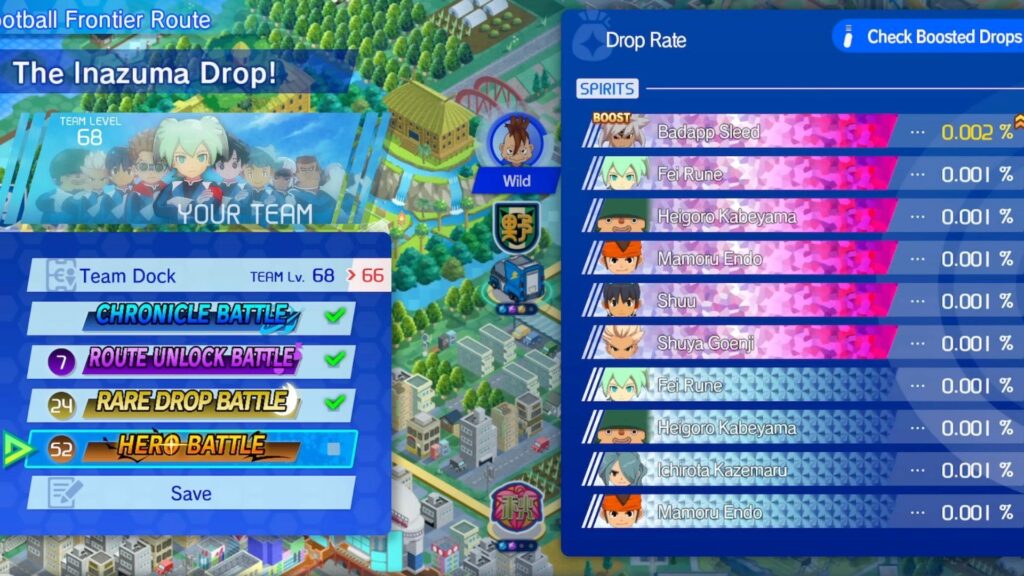Check Boosted Drops button
Image resolution: width=1024 pixels, height=576 pixels.
(927, 37)
